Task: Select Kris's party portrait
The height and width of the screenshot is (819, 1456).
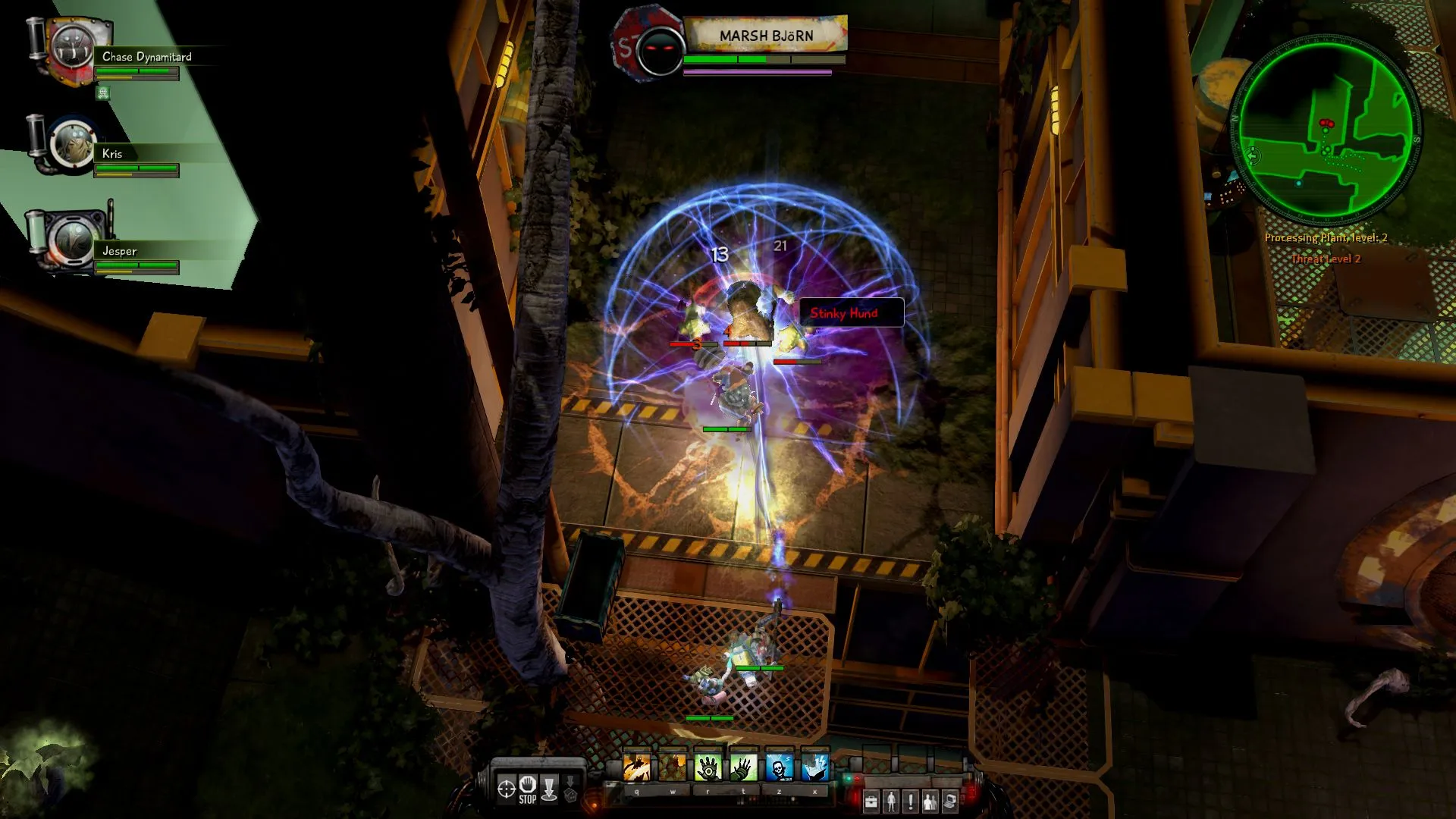Action: (73, 146)
